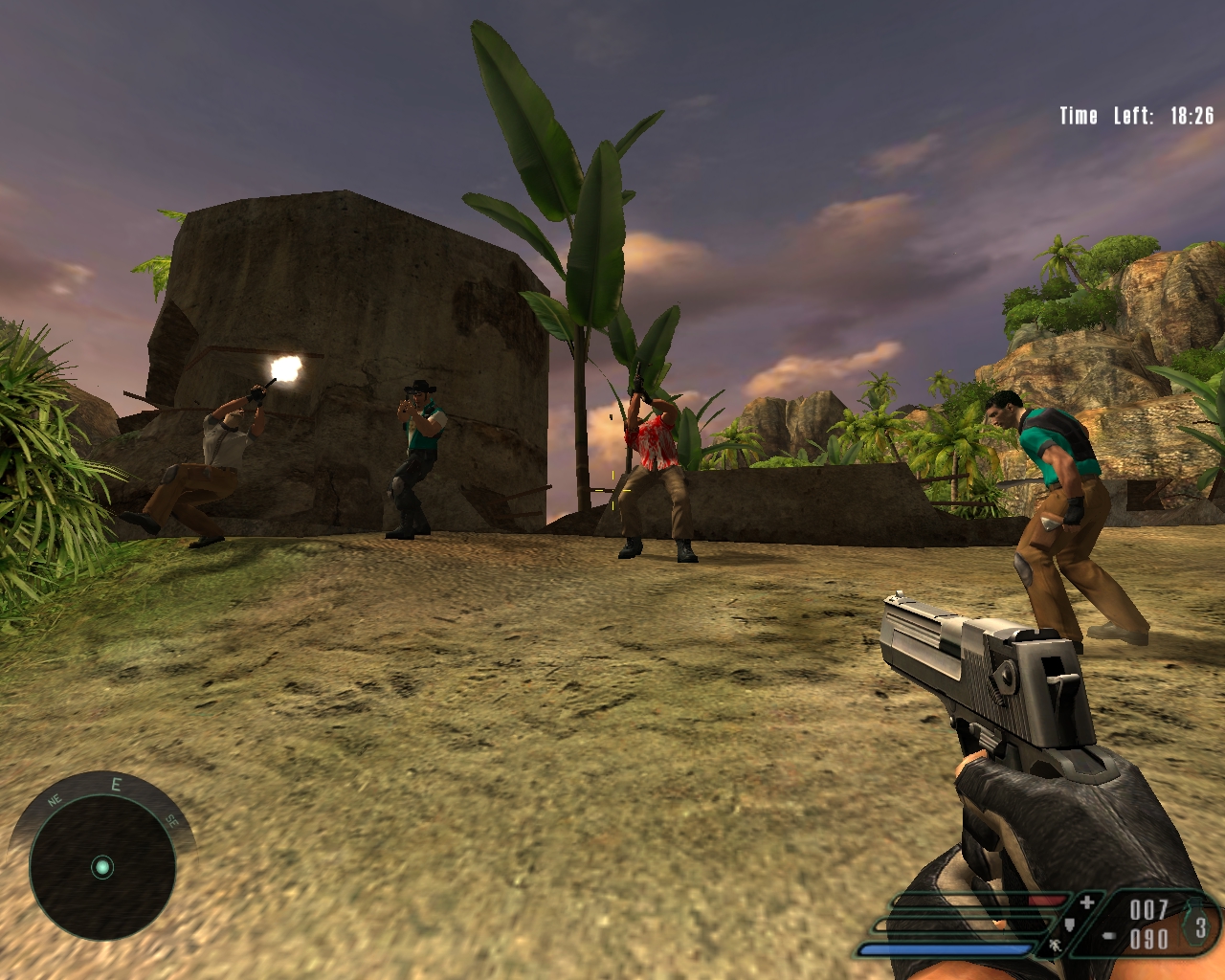
Task: Click the running man stamina icon
Action: pyautogui.click(x=1054, y=947)
